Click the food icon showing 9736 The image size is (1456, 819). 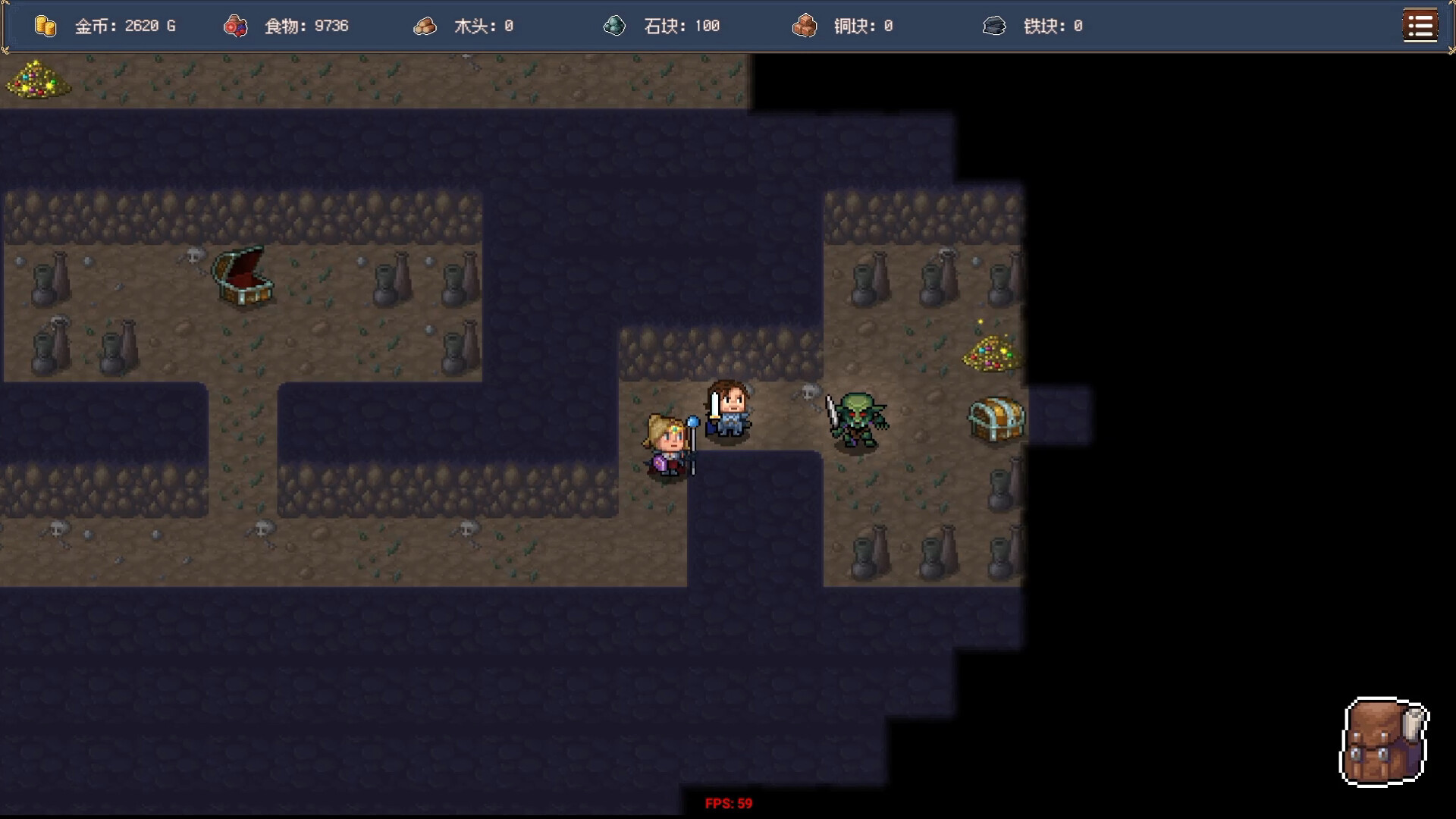click(x=235, y=25)
